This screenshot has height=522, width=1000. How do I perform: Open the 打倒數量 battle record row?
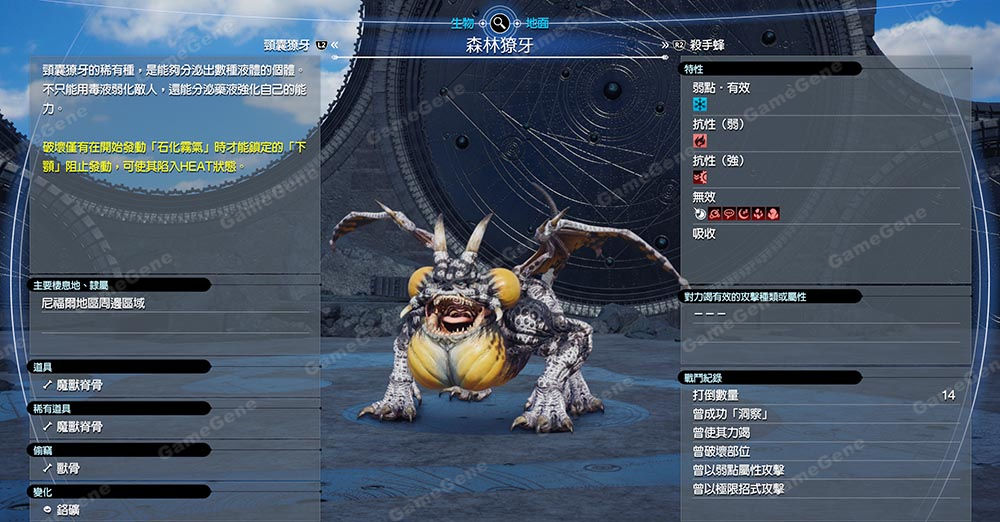click(x=820, y=395)
